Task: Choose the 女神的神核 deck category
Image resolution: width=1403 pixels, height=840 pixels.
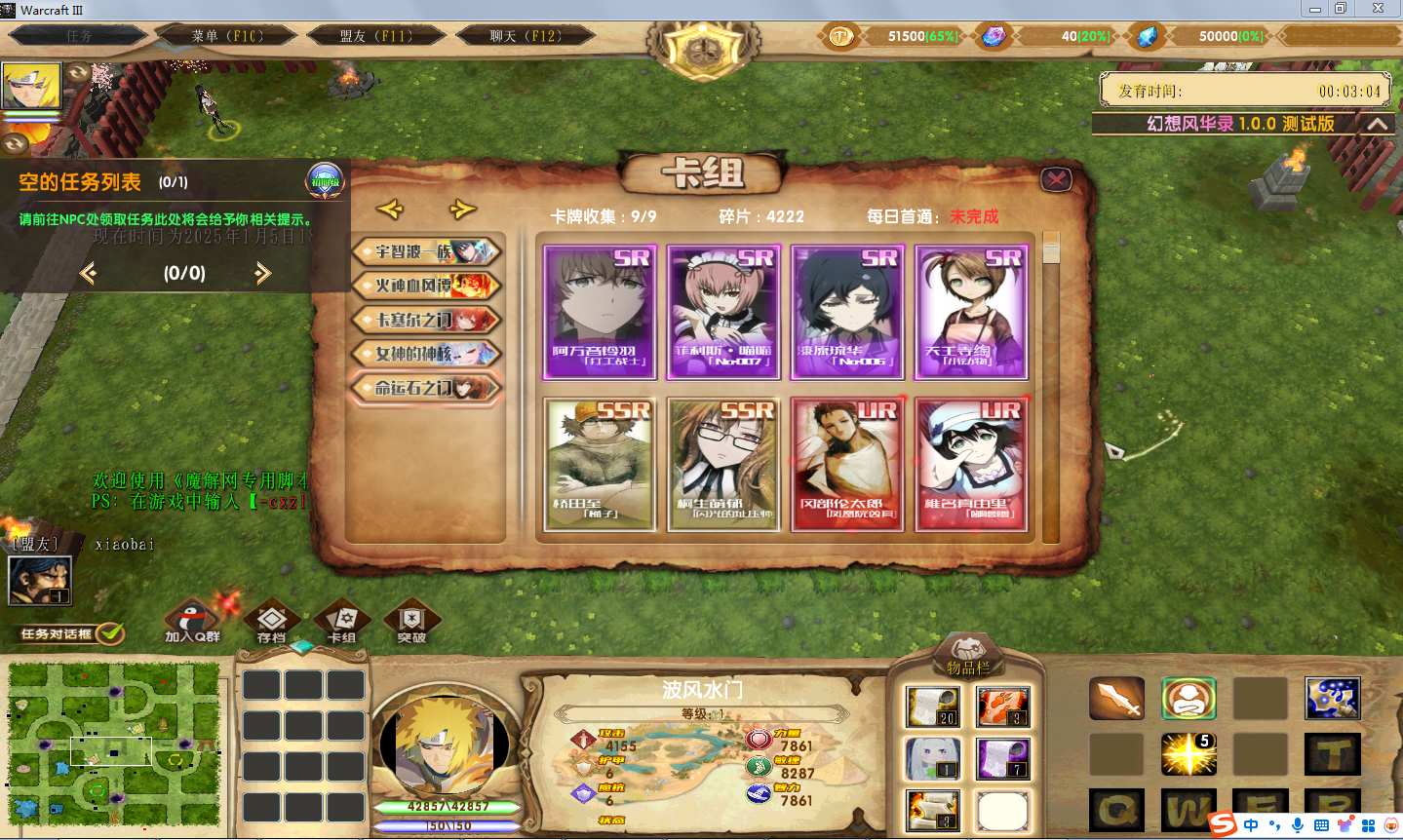Action: pyautogui.click(x=427, y=354)
